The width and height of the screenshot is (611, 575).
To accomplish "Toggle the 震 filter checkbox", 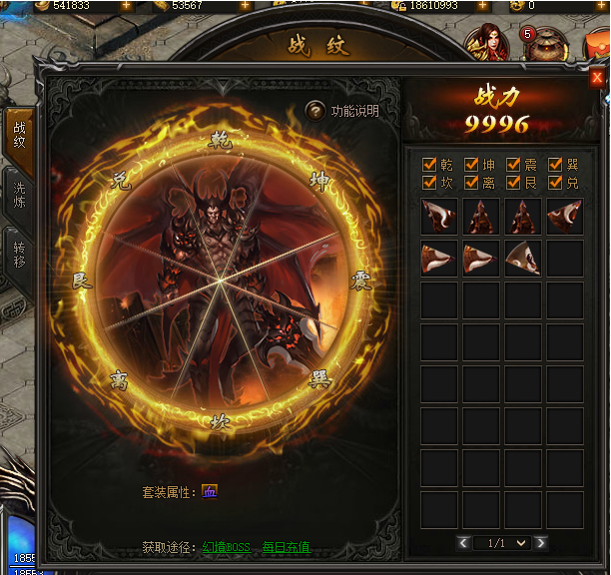I will click(x=514, y=164).
